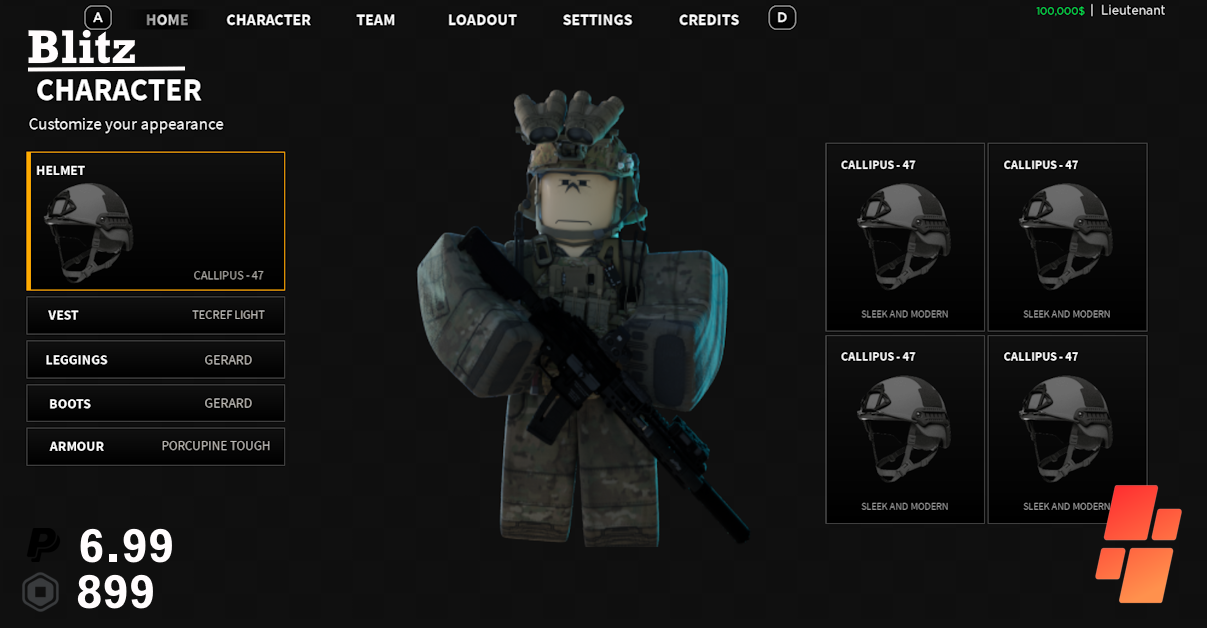Choose the VEST Tecref Light row
This screenshot has height=628, width=1207.
[x=156, y=315]
